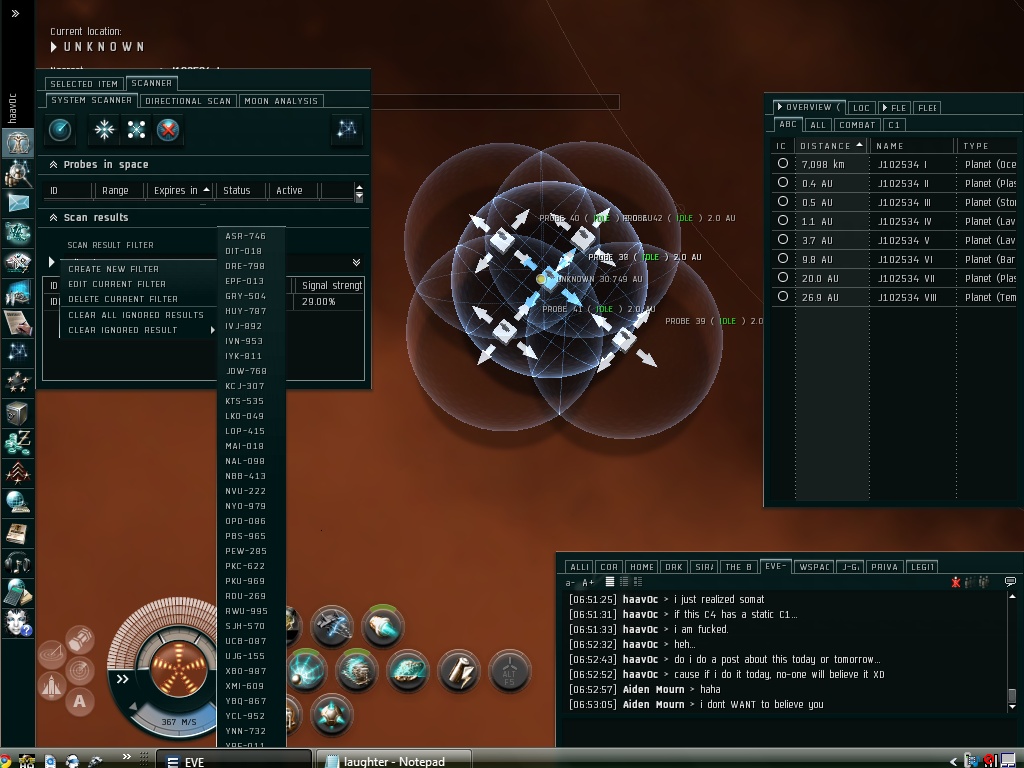1024x768 pixels.
Task: Open the C1 overview tab
Action: click(x=894, y=125)
